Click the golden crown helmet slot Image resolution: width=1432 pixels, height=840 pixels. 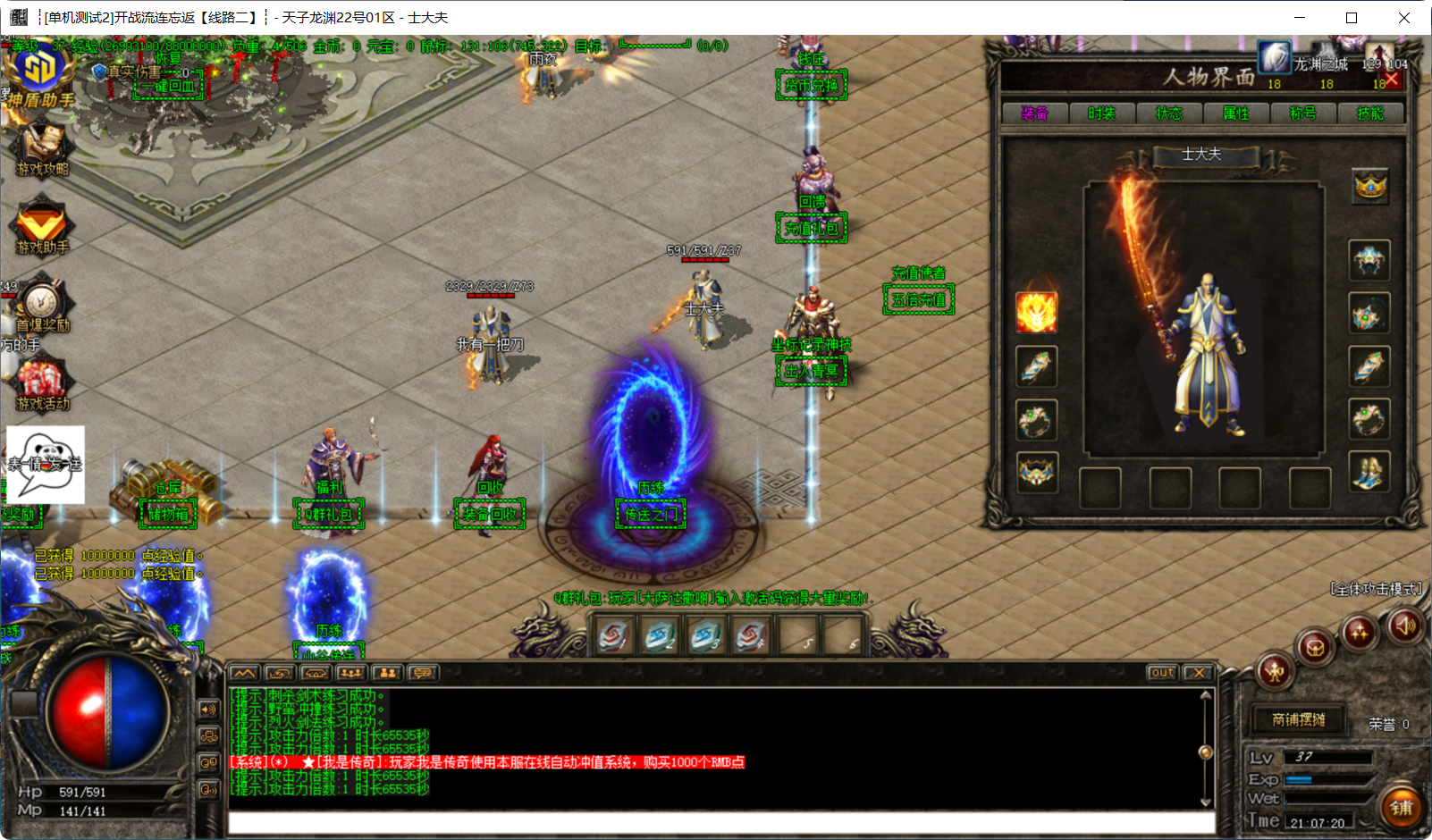coord(1369,186)
